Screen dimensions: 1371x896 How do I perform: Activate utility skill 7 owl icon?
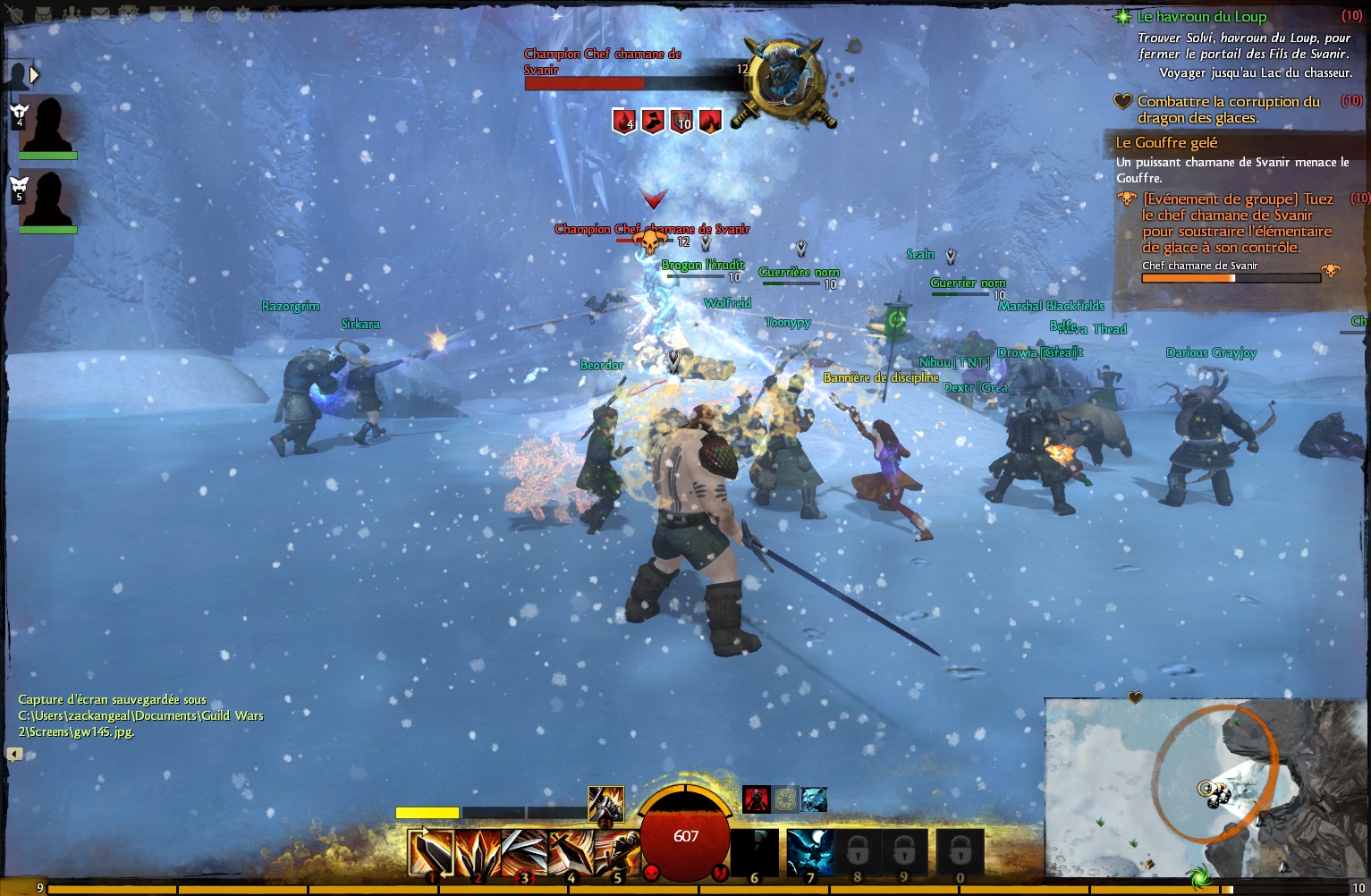(x=810, y=852)
